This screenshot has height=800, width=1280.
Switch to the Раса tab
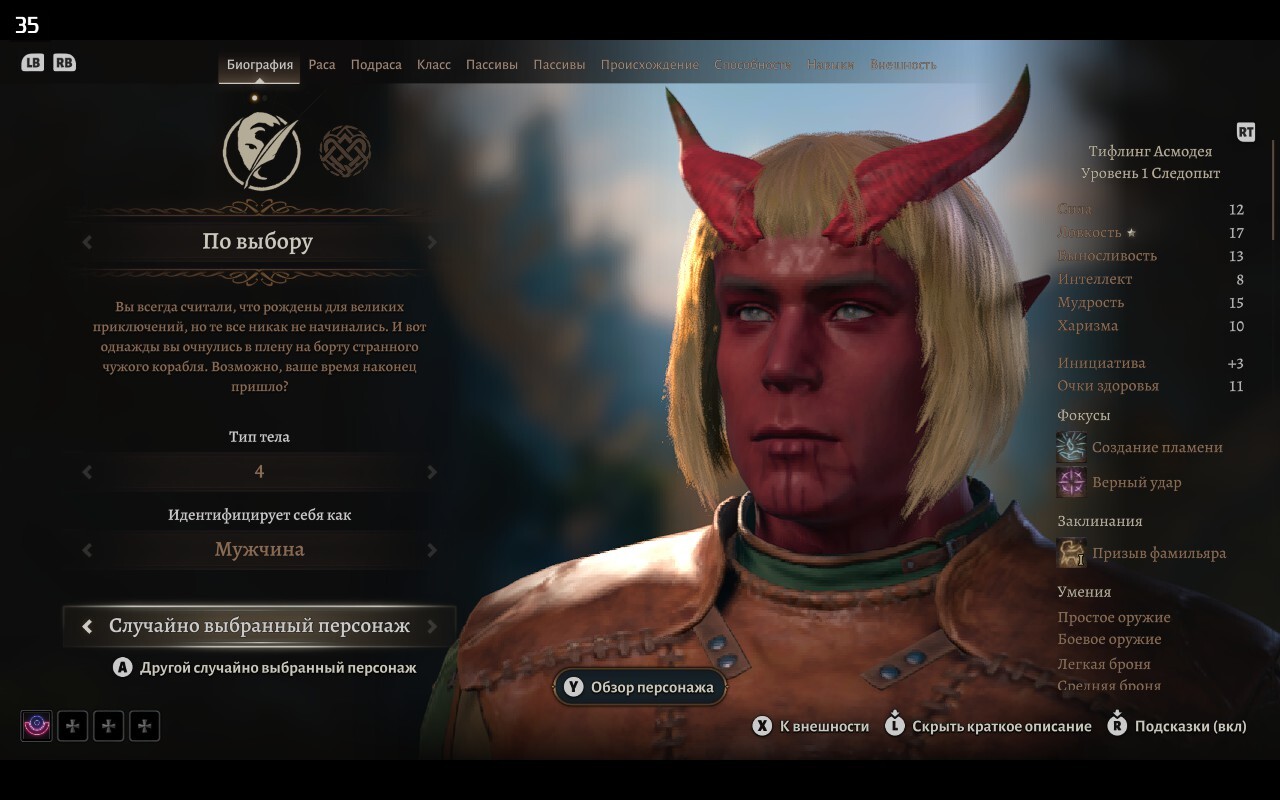point(321,65)
